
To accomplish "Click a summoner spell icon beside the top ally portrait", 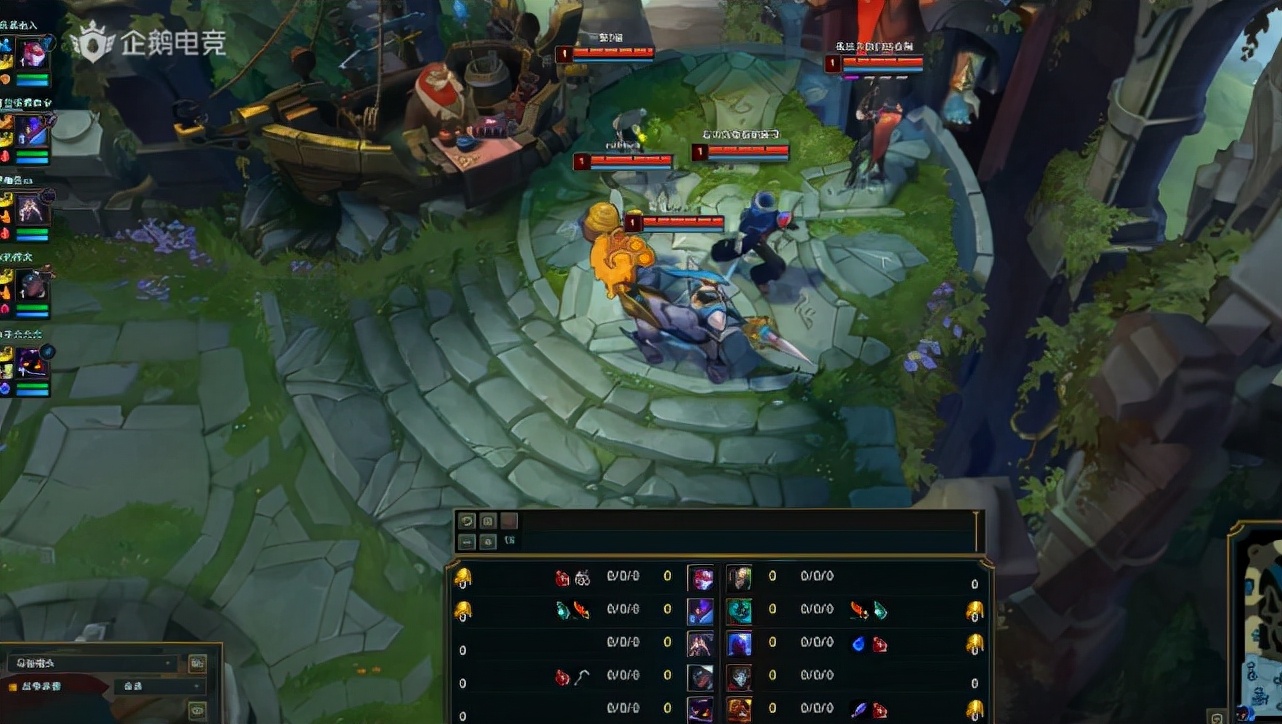I will (6, 47).
